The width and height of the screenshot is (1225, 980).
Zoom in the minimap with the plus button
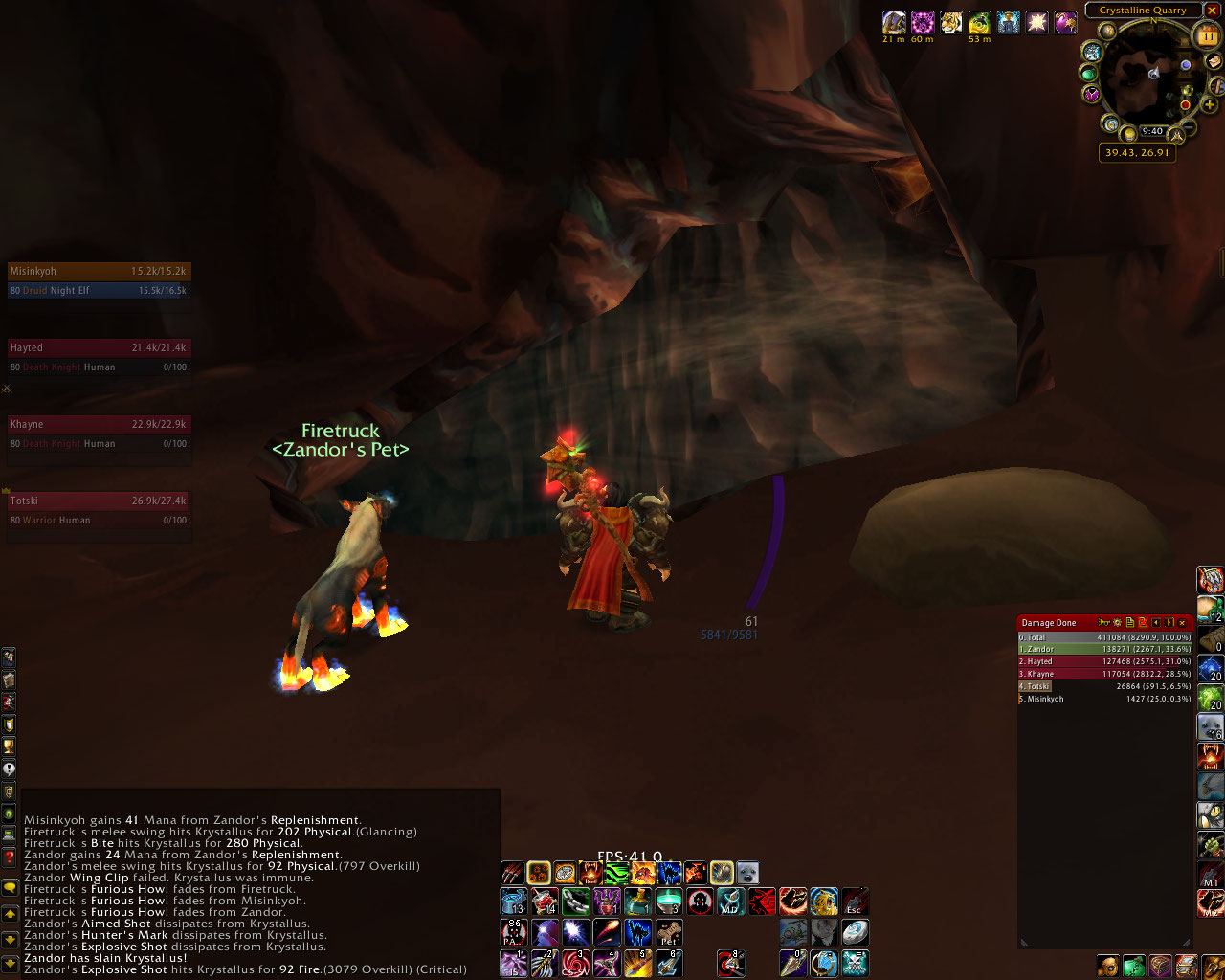click(1210, 104)
